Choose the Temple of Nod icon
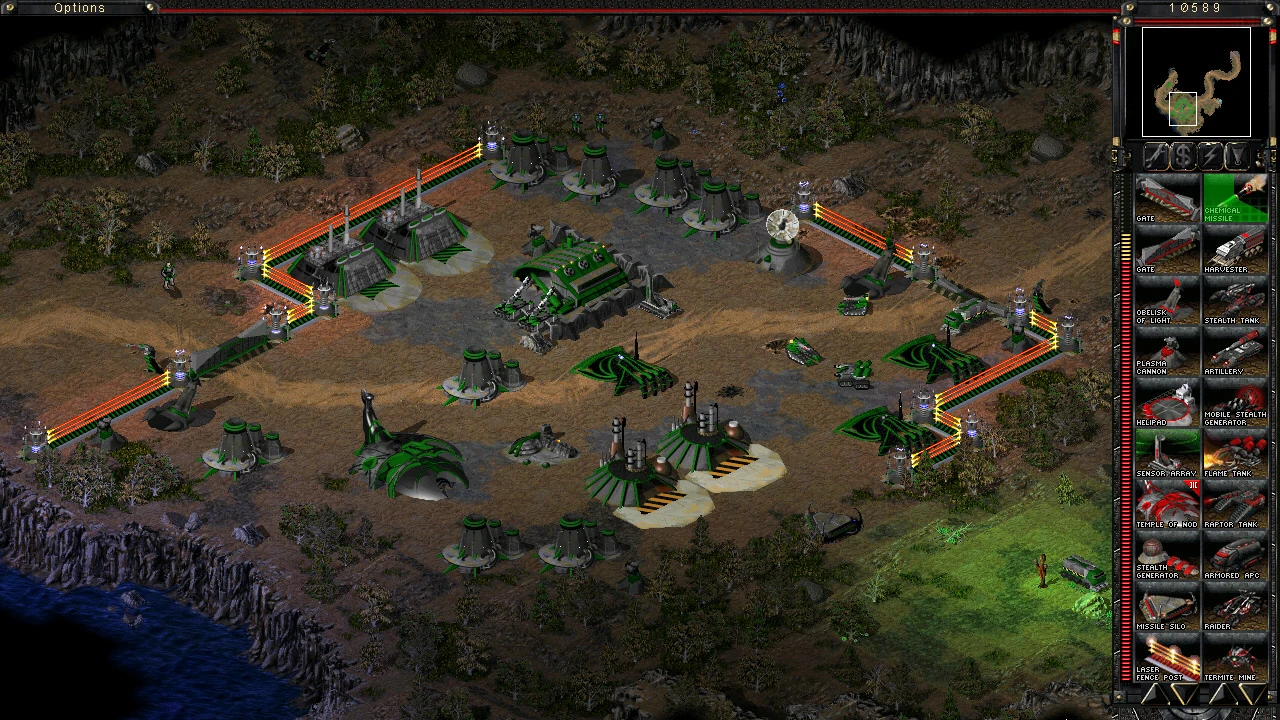This screenshot has height=720, width=1280. click(x=1167, y=505)
